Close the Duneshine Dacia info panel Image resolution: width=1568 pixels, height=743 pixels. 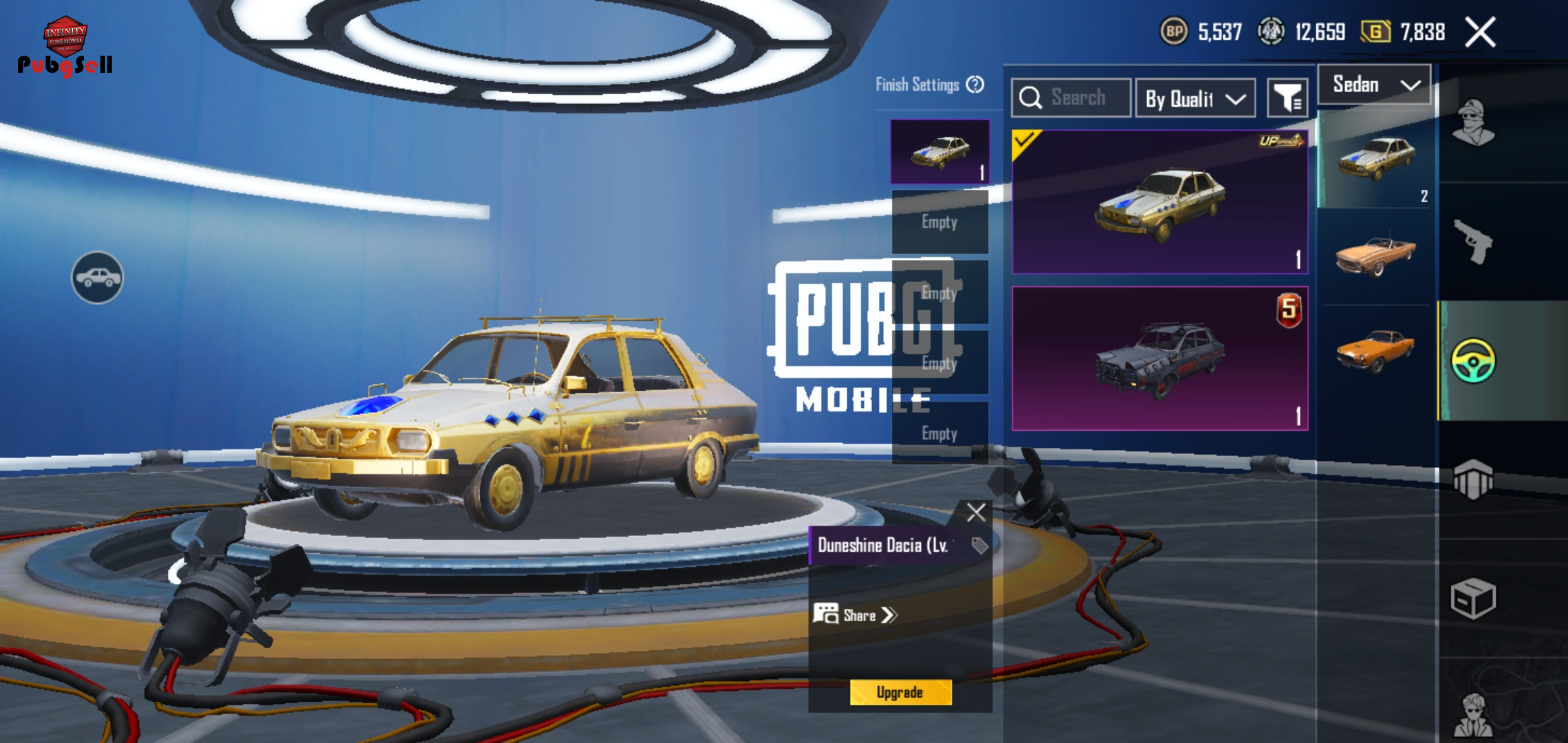tap(976, 513)
